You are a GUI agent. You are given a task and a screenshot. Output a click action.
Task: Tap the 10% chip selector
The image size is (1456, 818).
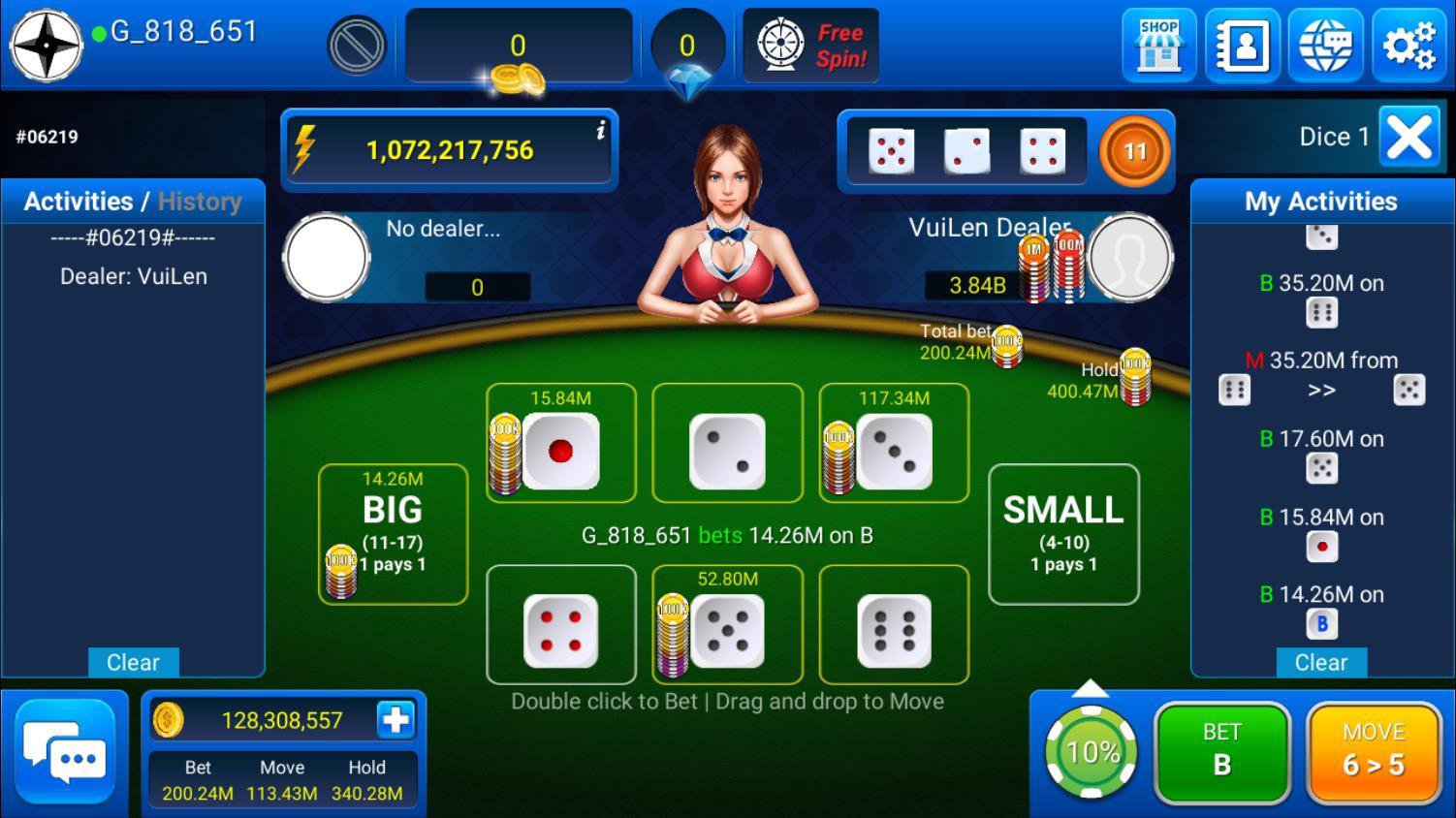(x=1092, y=752)
